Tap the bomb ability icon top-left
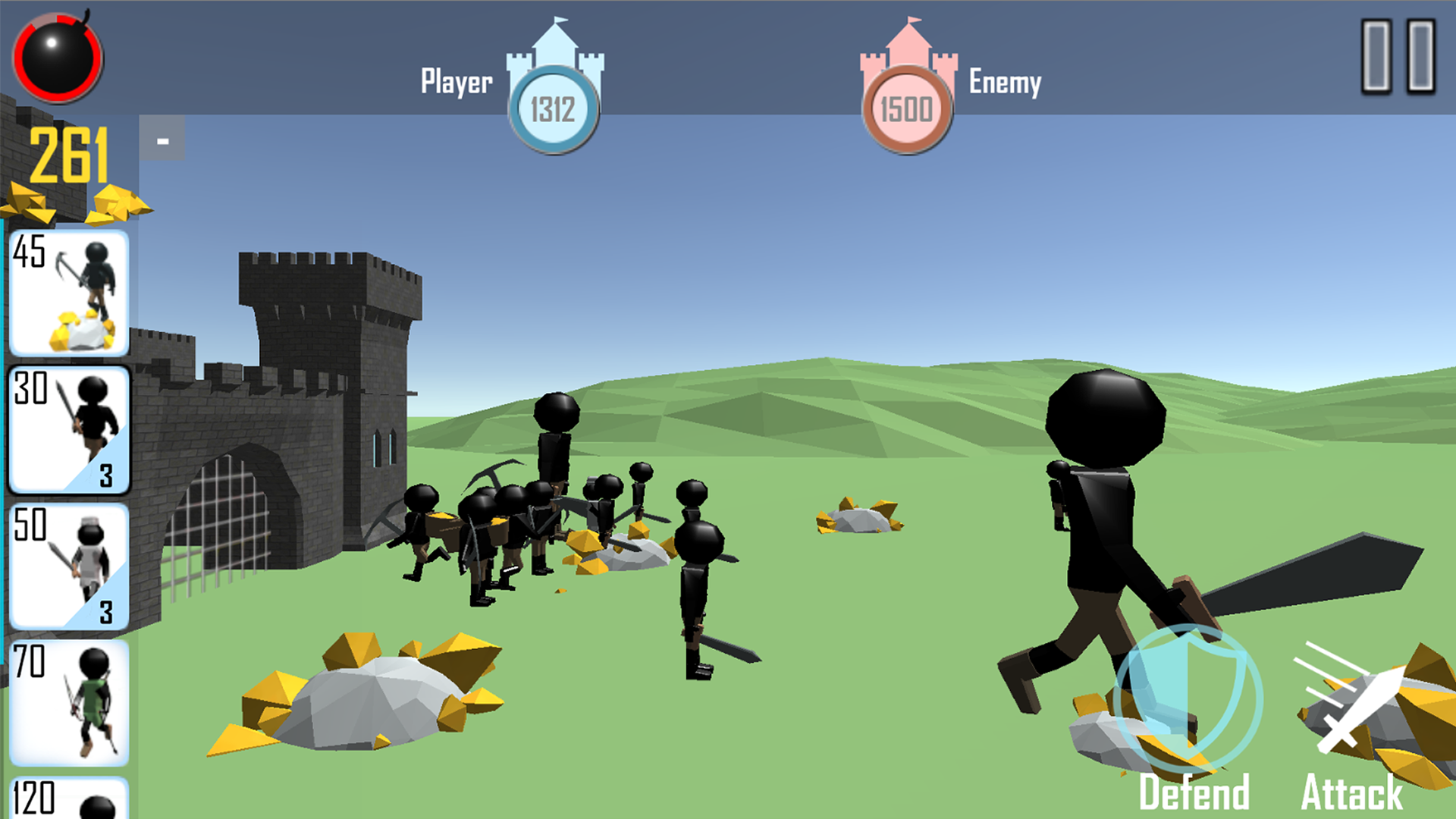The height and width of the screenshot is (819, 1456). tap(57, 59)
